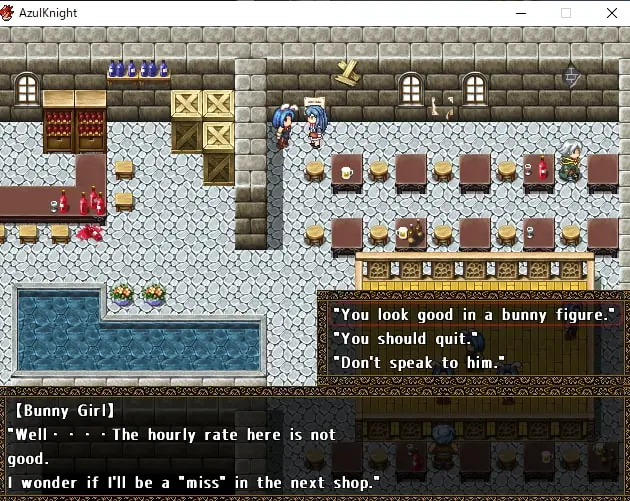The image size is (630, 501).
Task: Minimize the AzulKnight window
Action: (x=520, y=13)
